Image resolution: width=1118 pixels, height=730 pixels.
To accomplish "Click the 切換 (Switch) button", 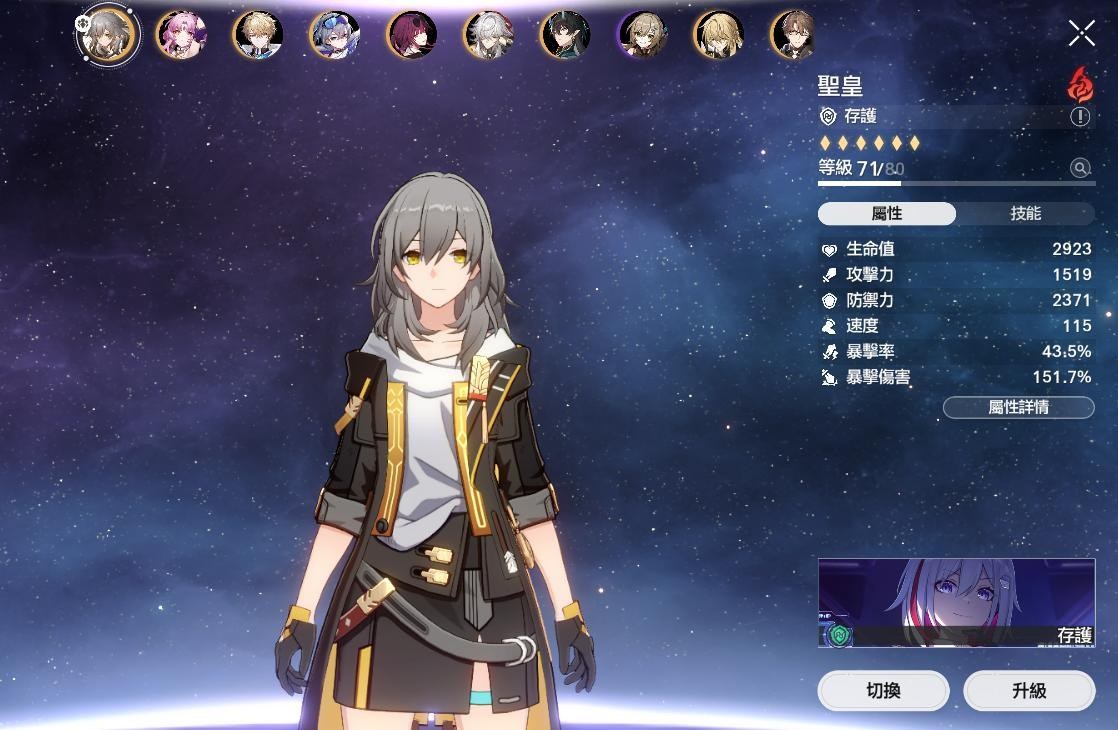I will coord(883,690).
